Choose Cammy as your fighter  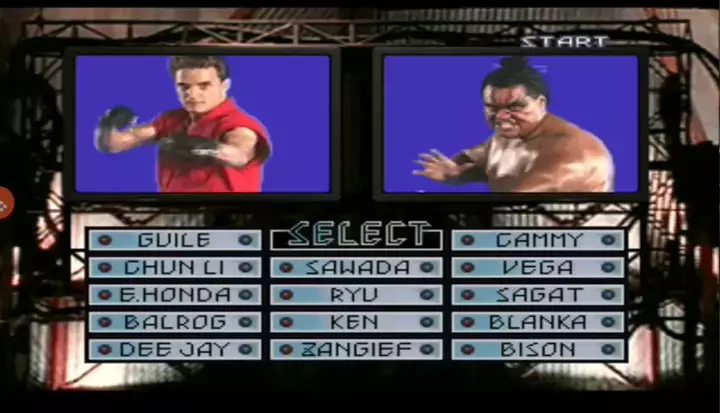click(538, 240)
